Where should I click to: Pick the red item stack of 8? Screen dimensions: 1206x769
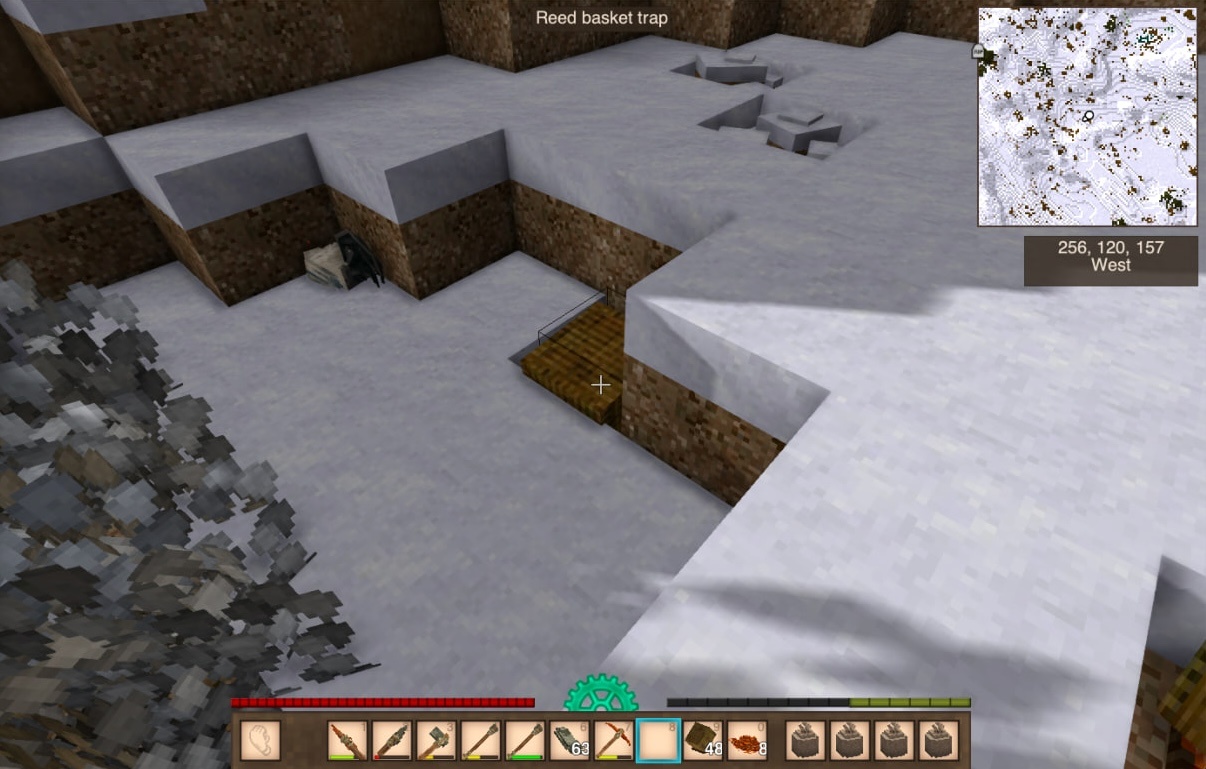tap(746, 741)
